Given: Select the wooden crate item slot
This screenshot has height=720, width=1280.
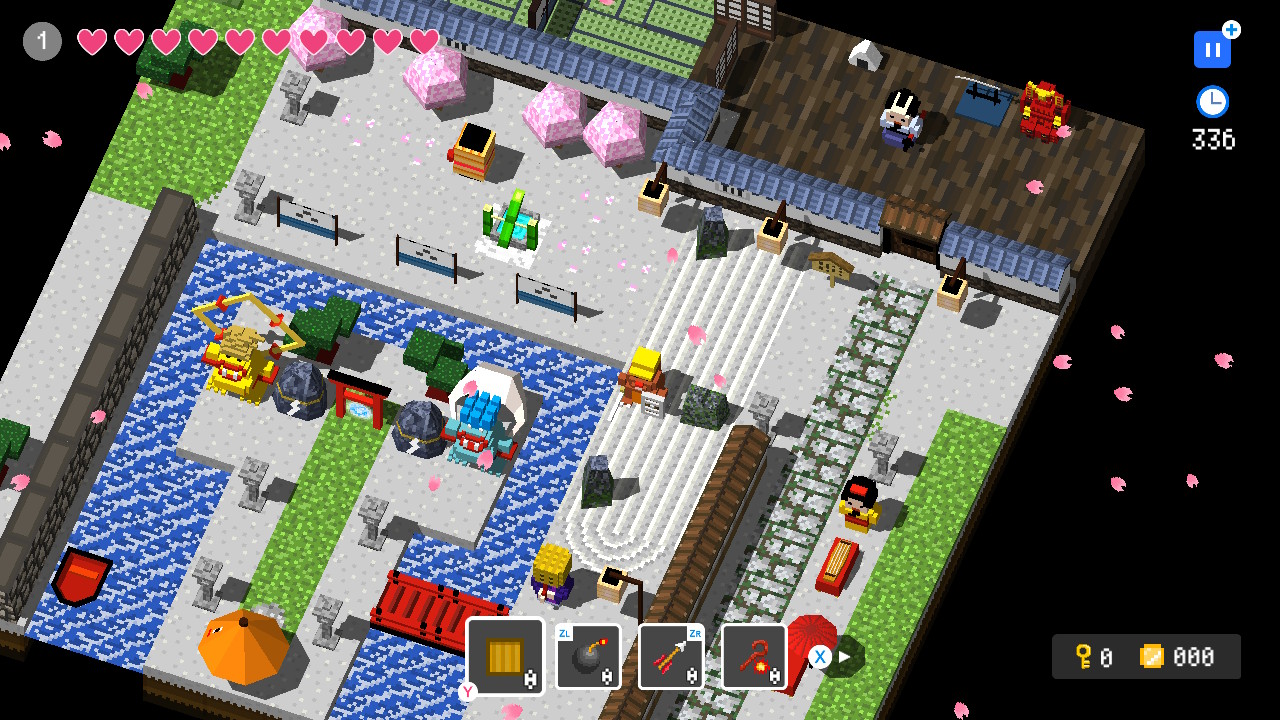Looking at the screenshot, I should (504, 656).
